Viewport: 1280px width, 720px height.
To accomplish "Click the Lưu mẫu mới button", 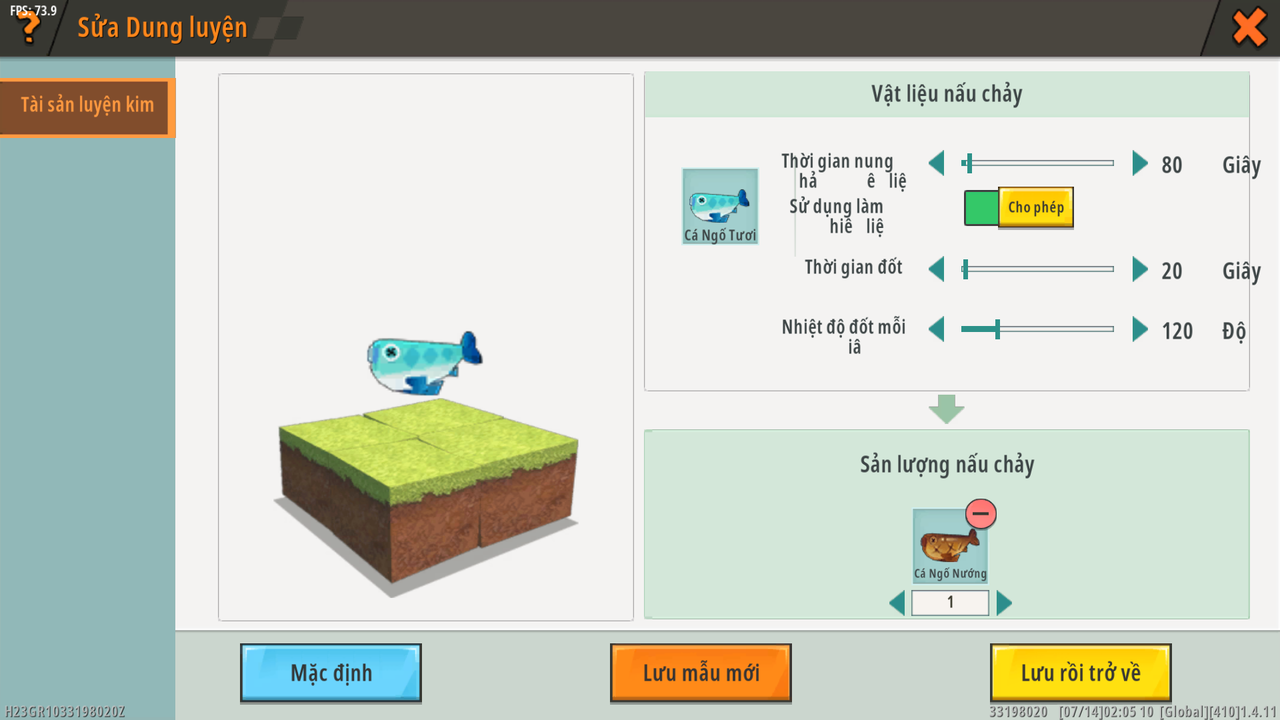I will (x=701, y=673).
